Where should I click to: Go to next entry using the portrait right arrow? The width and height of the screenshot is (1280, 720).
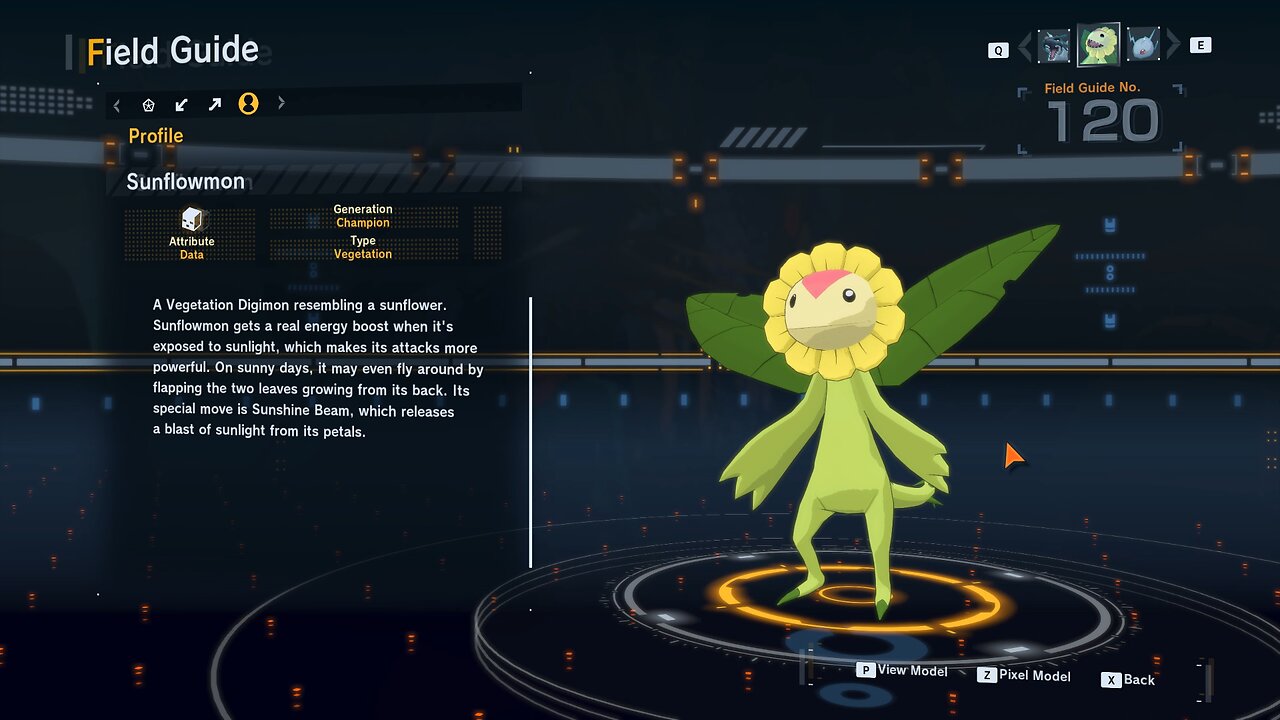click(1174, 45)
